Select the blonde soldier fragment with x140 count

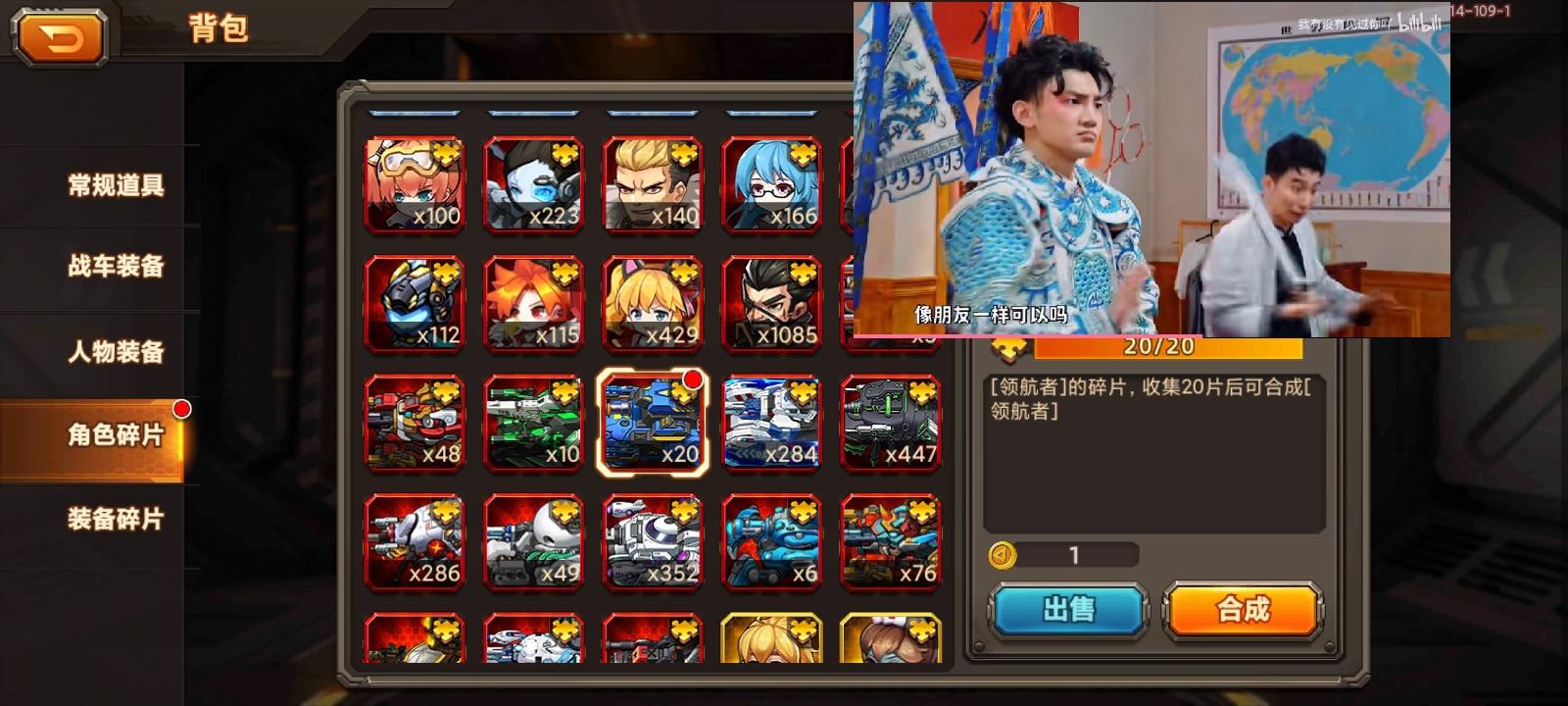click(652, 184)
